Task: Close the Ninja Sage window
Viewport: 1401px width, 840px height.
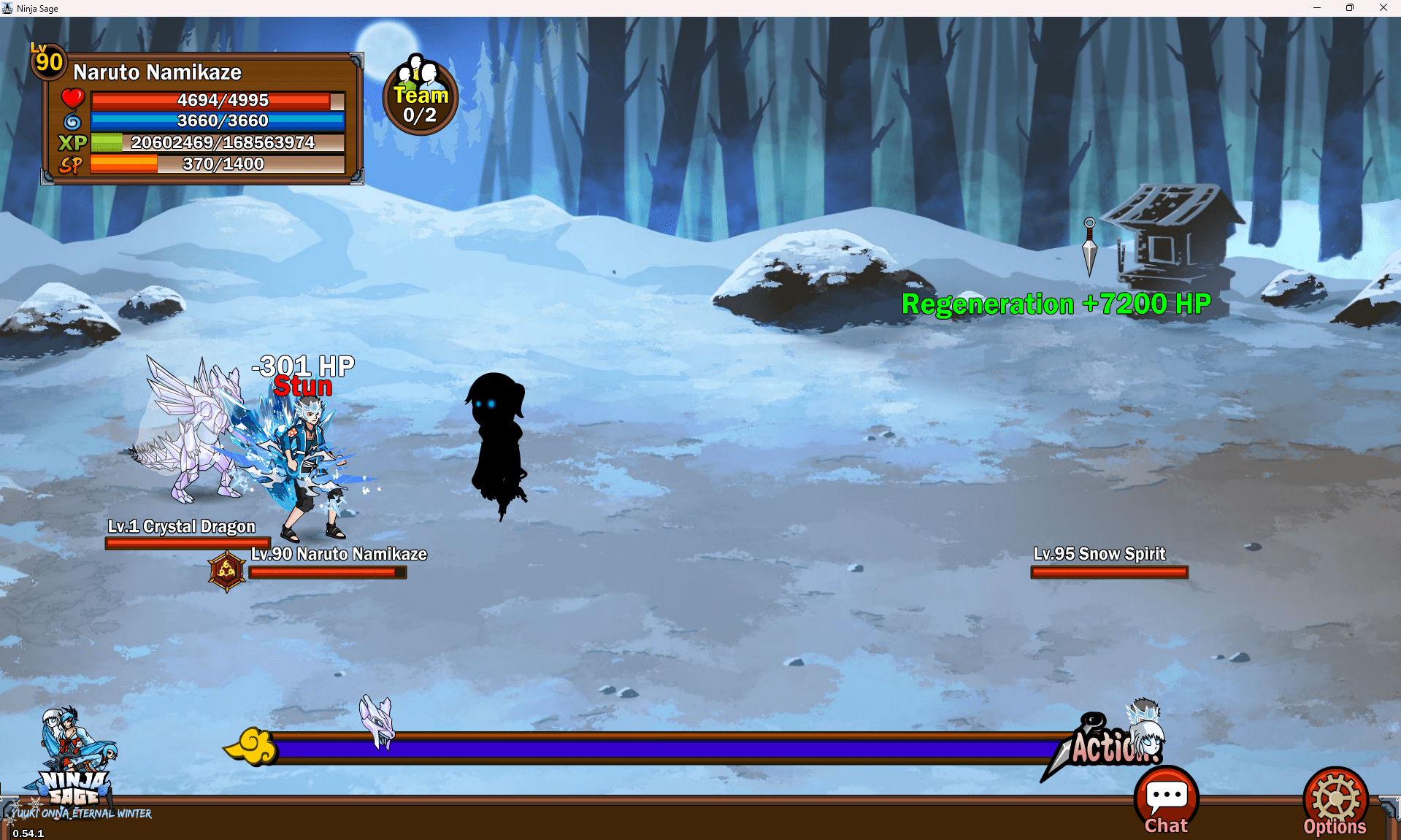Action: point(1383,8)
